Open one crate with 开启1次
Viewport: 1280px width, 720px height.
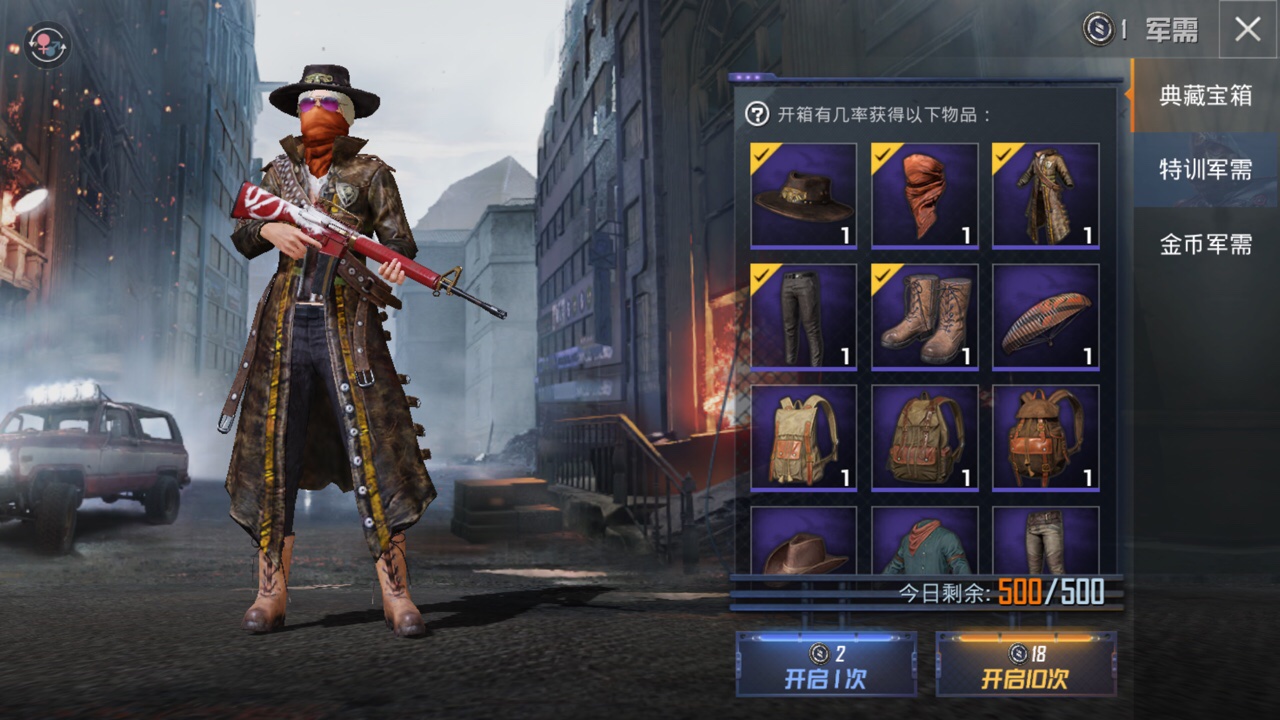click(826, 664)
